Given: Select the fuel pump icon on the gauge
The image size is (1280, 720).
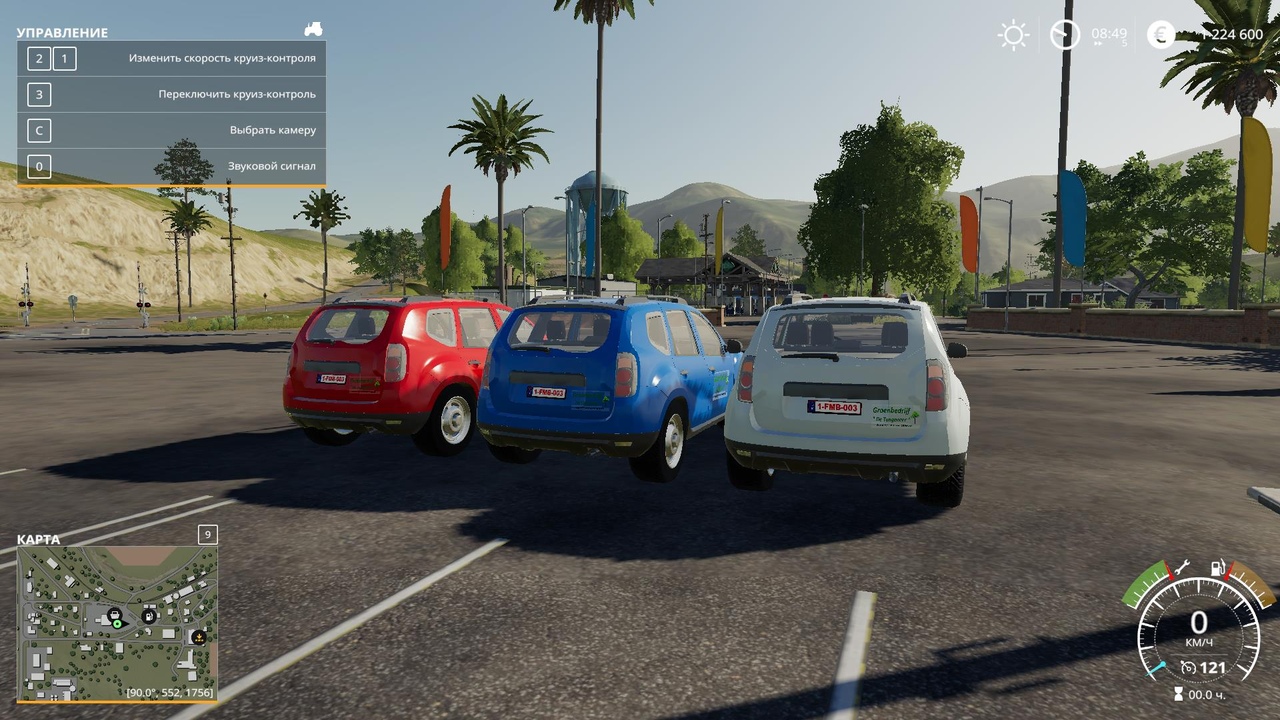Looking at the screenshot, I should (1217, 567).
